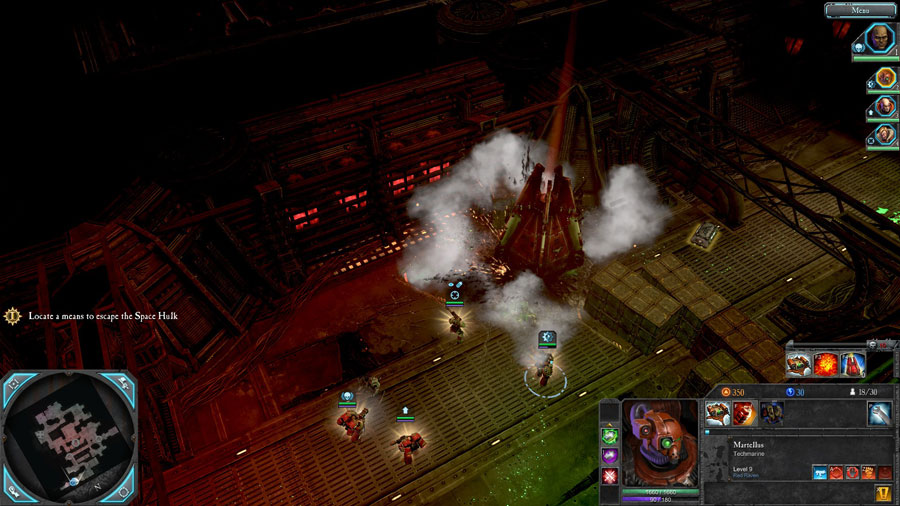
Task: Select the Locate a means to escape objective
Action: click(95, 316)
